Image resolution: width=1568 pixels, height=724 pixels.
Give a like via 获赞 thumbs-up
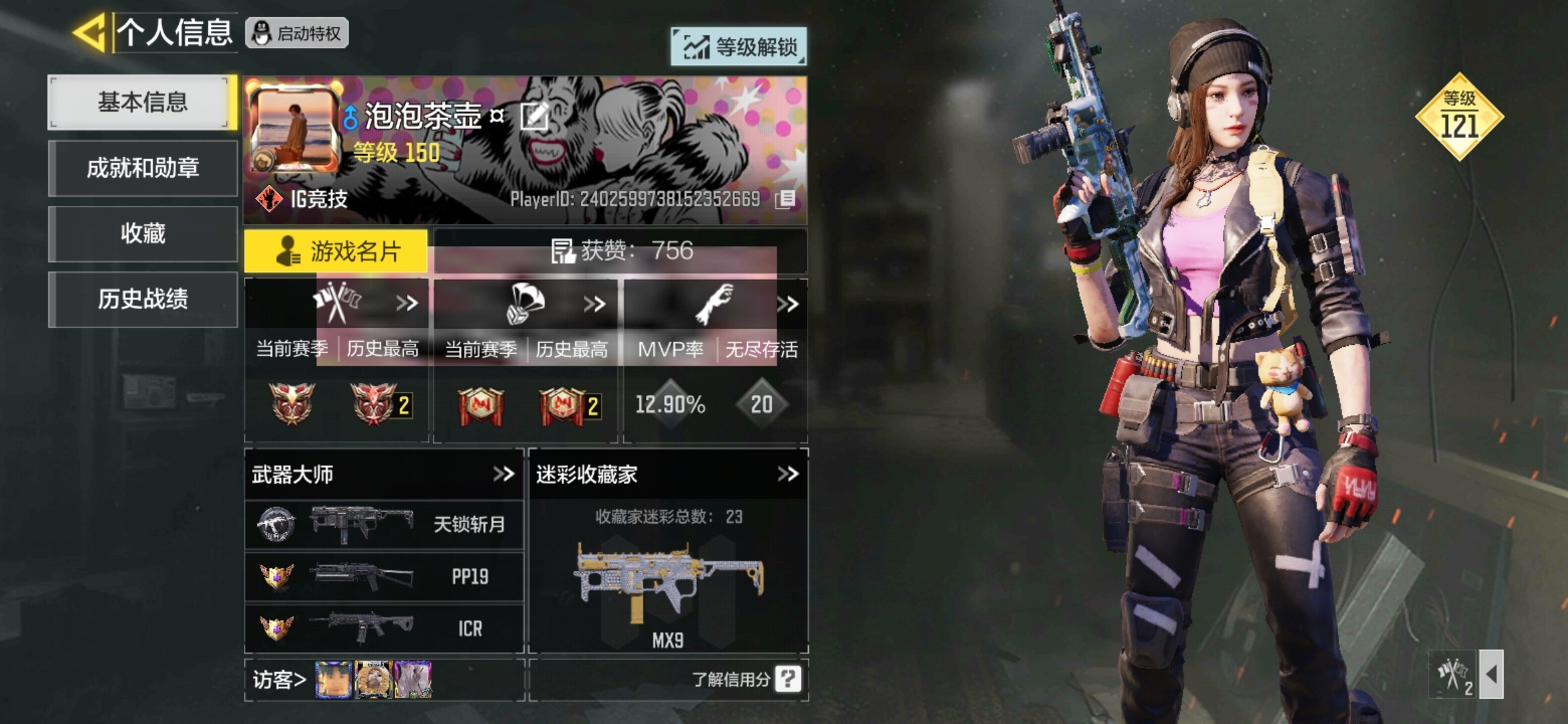[563, 251]
